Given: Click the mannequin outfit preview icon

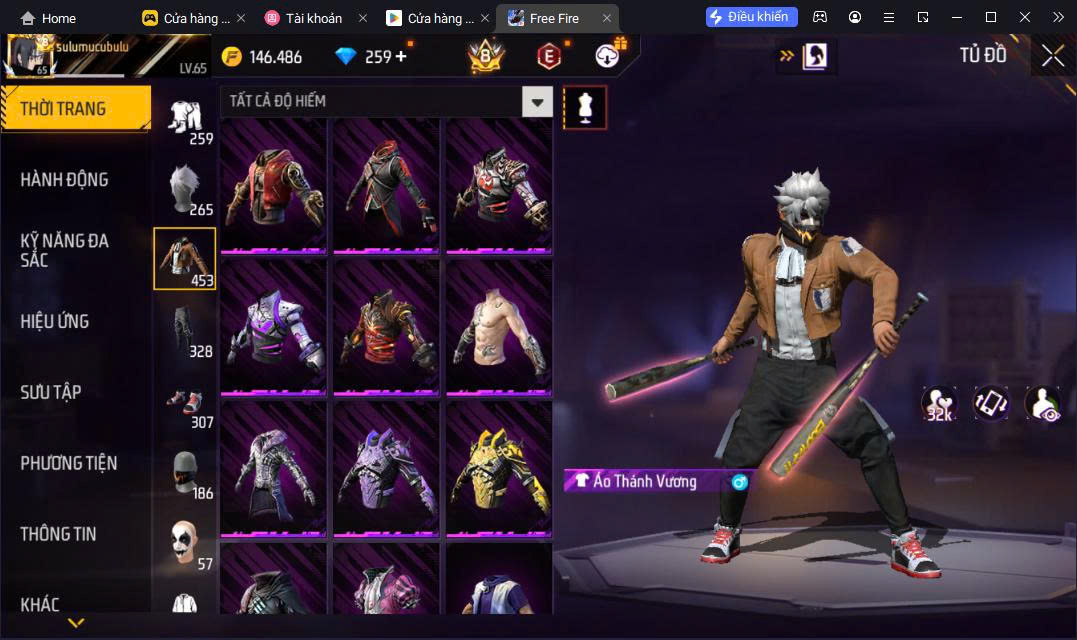Looking at the screenshot, I should tap(585, 107).
